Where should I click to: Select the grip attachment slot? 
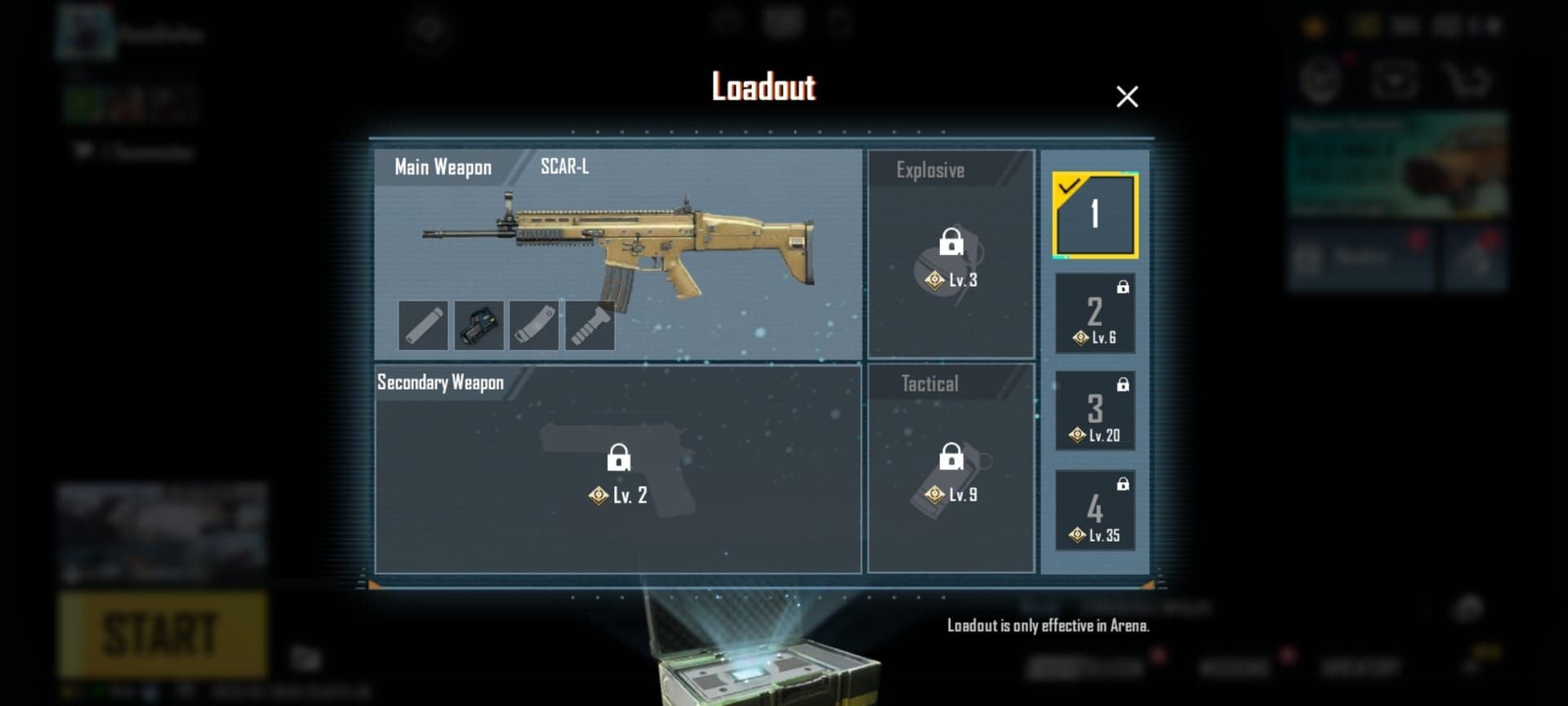tap(590, 324)
